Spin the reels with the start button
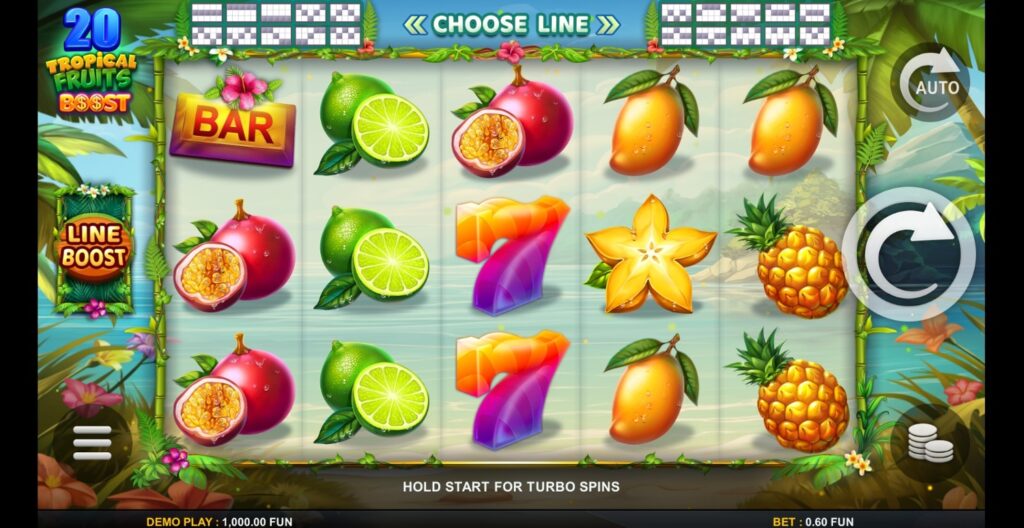 908,254
